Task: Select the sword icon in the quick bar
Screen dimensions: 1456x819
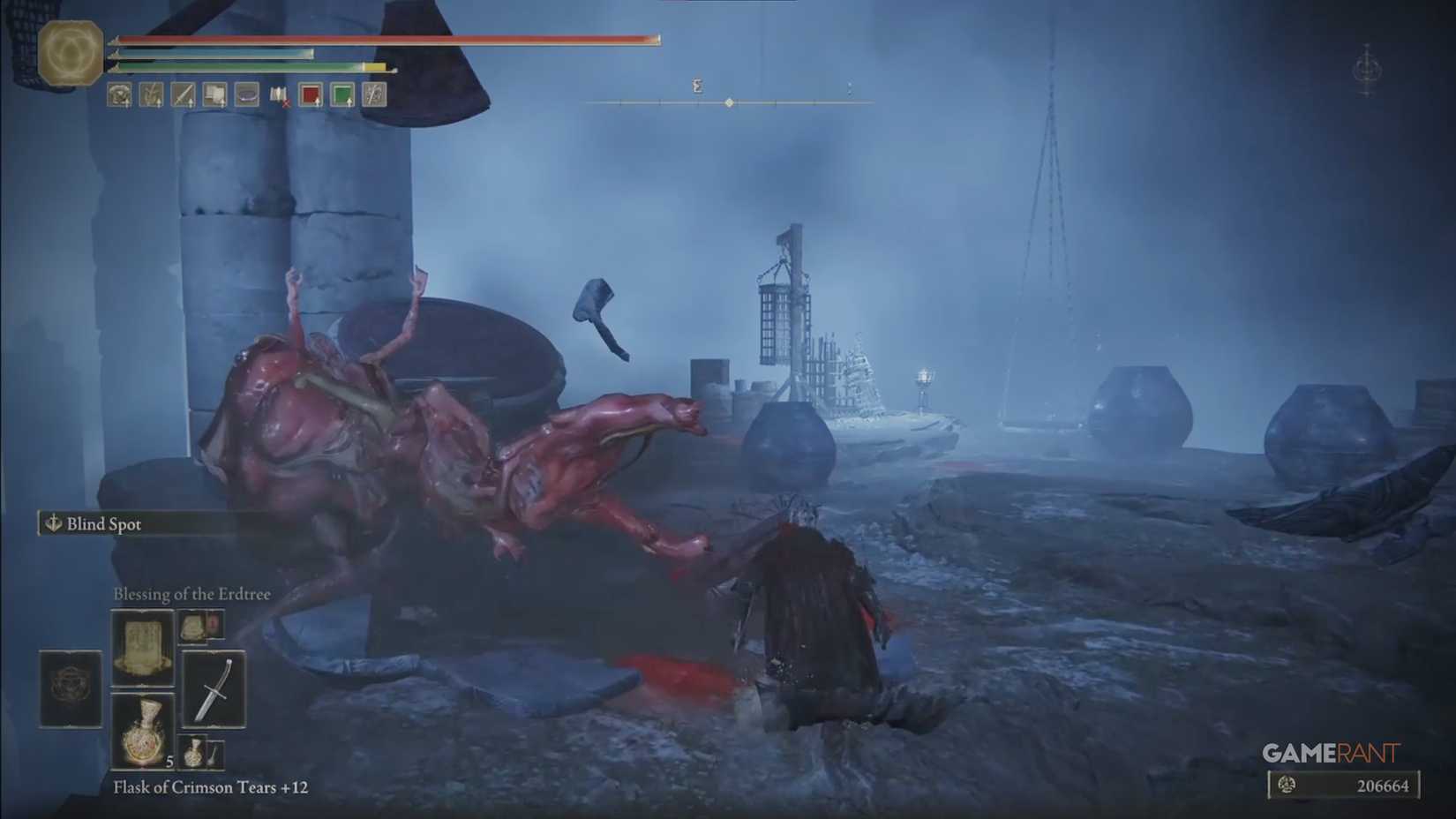Action: point(183,95)
